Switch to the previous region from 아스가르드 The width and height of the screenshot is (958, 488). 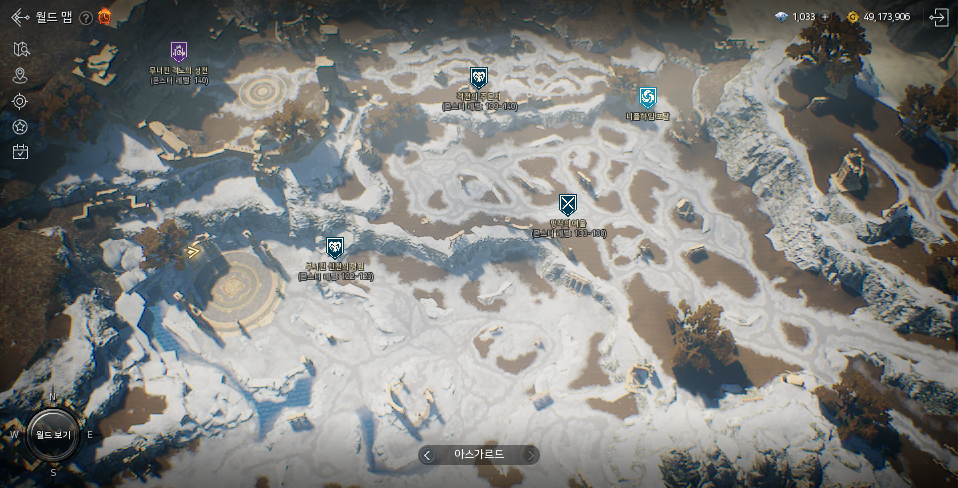pos(428,455)
